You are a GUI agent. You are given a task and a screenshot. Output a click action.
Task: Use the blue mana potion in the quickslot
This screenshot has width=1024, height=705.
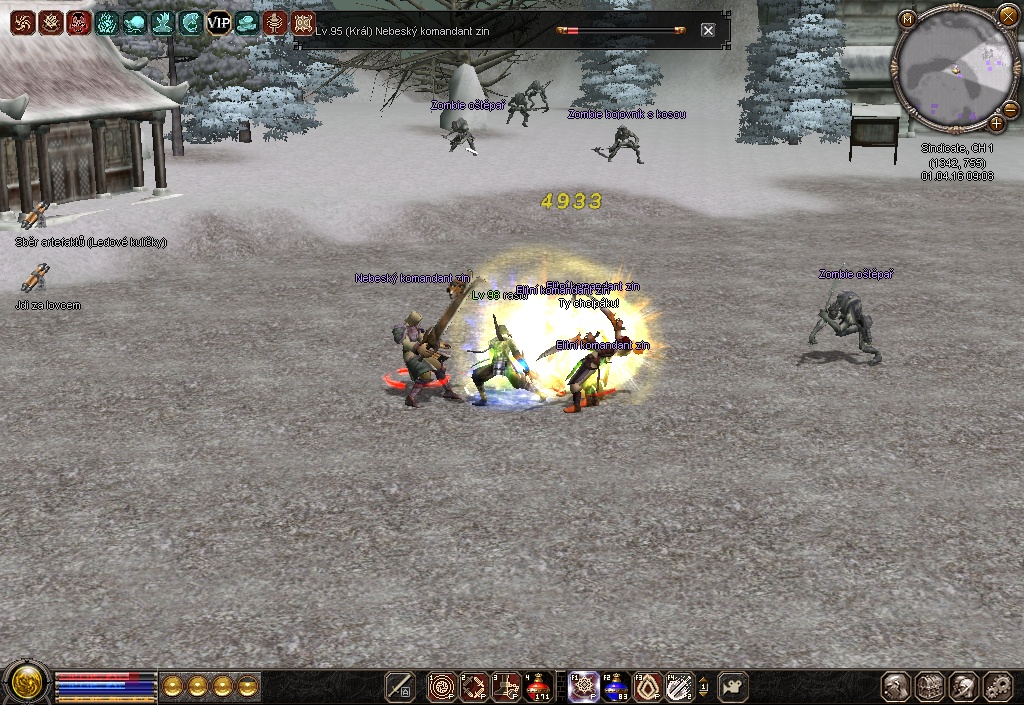[x=615, y=686]
